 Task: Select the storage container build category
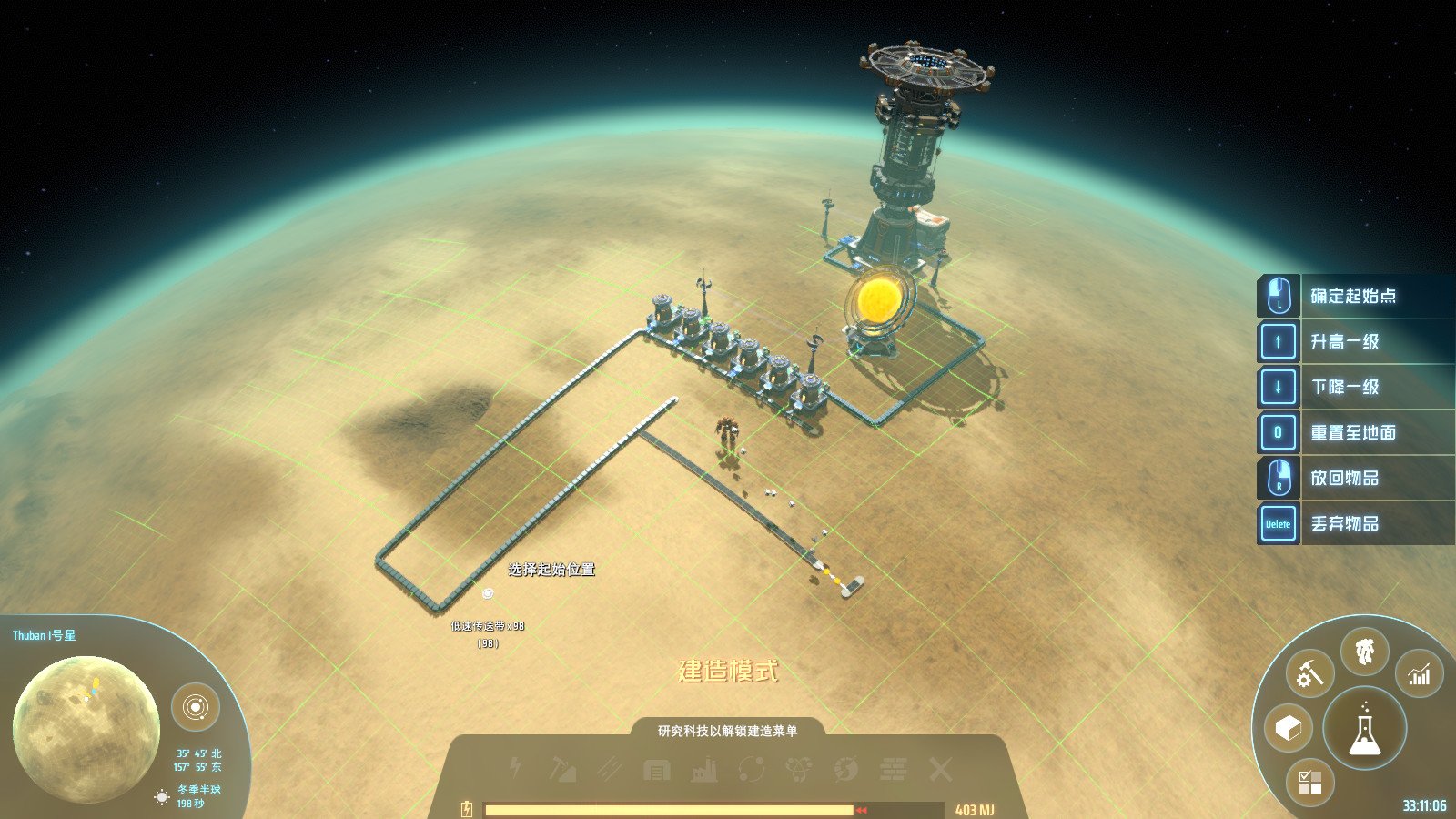tap(655, 769)
